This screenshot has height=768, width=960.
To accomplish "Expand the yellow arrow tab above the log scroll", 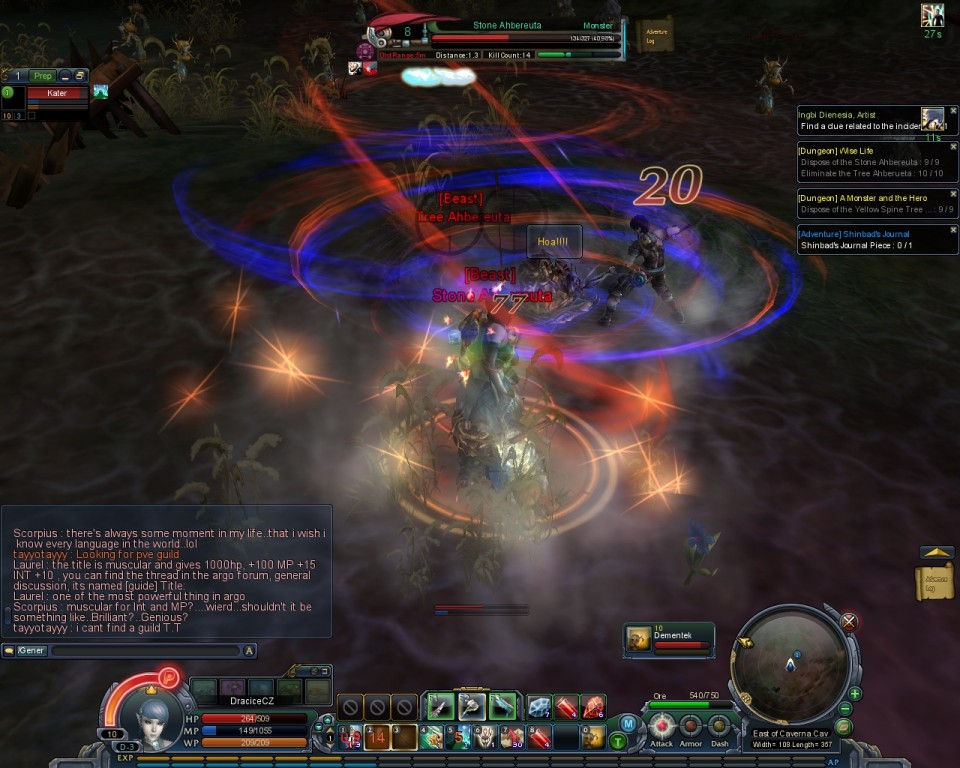I will coord(936,552).
